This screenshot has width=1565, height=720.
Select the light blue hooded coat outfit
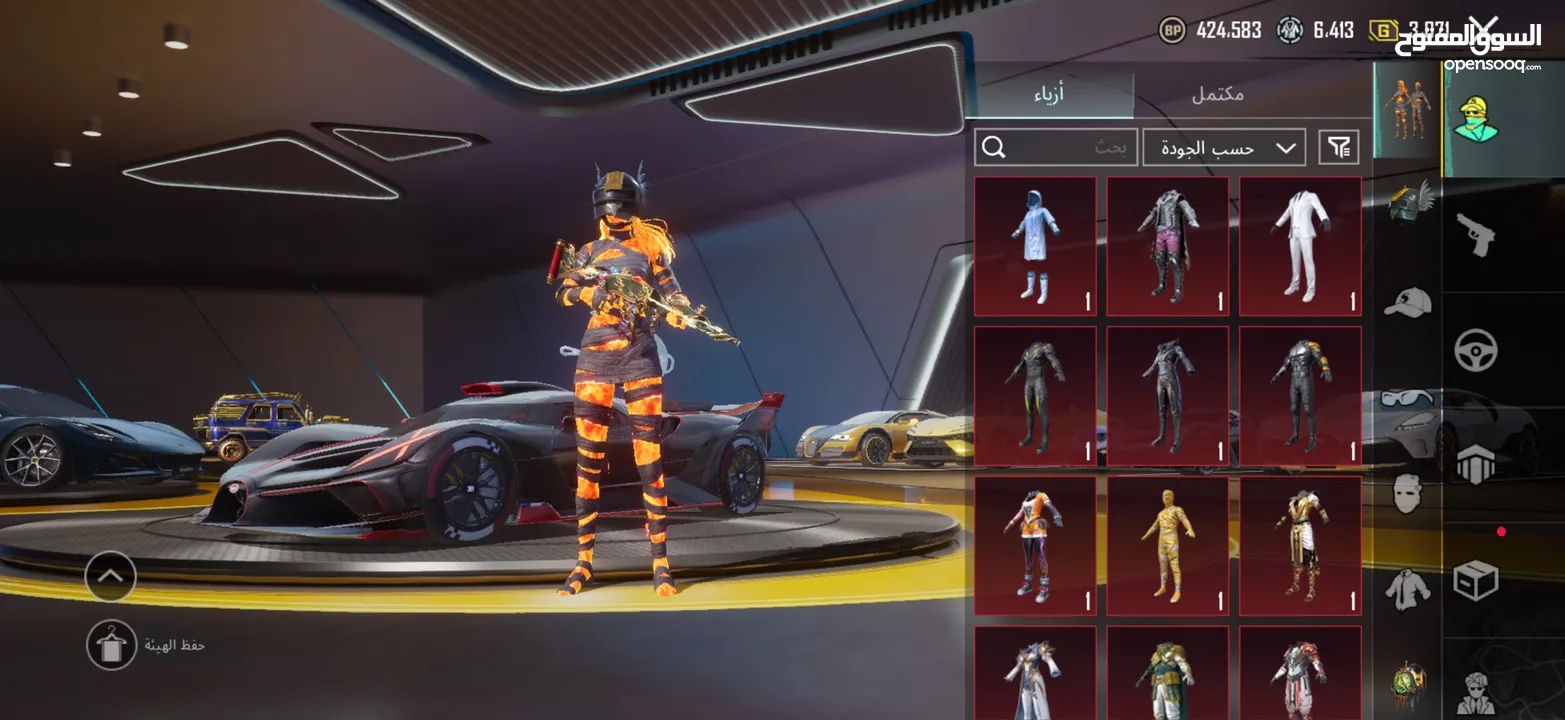coord(1035,246)
